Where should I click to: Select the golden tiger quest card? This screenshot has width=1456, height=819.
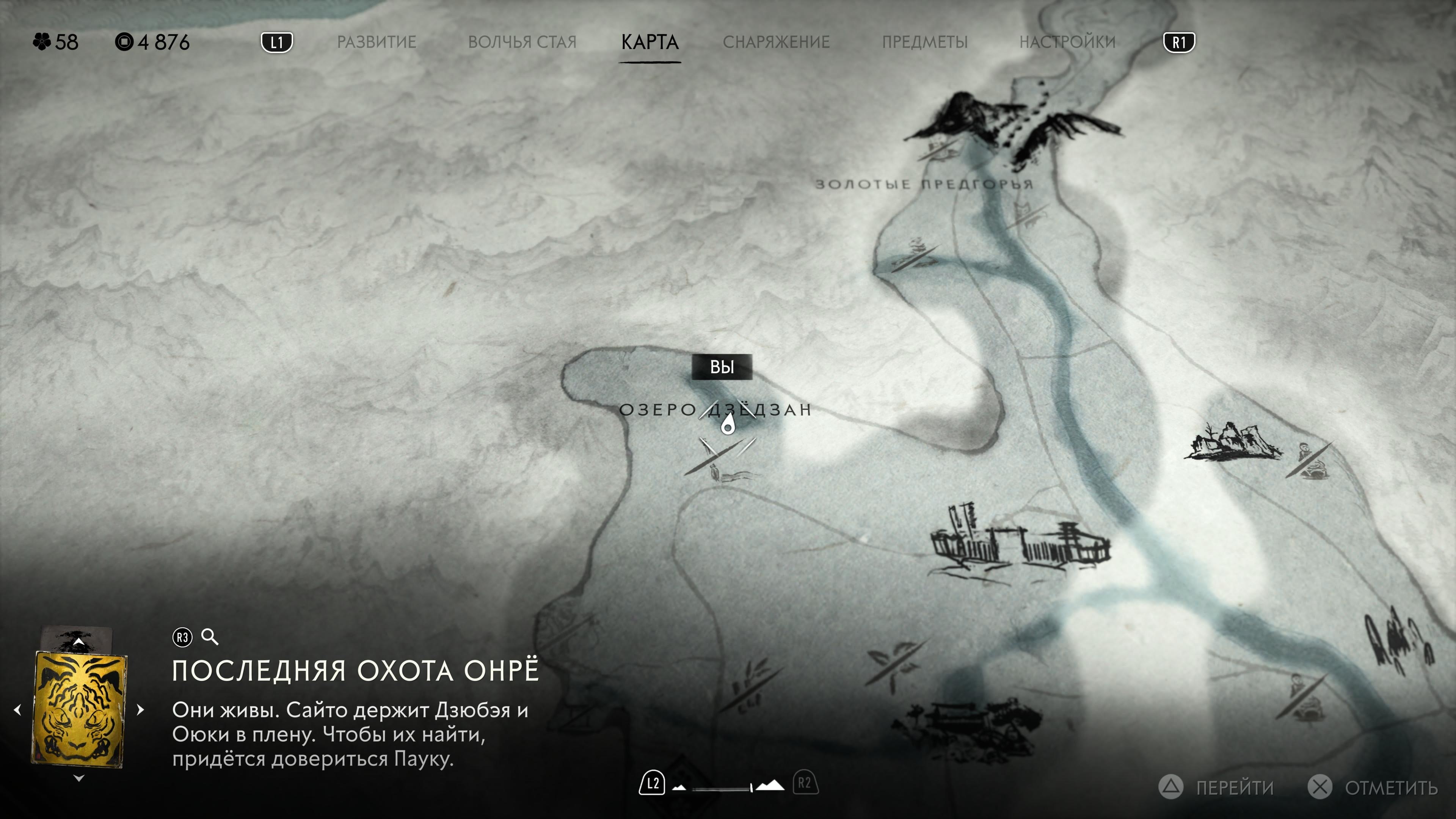click(79, 709)
